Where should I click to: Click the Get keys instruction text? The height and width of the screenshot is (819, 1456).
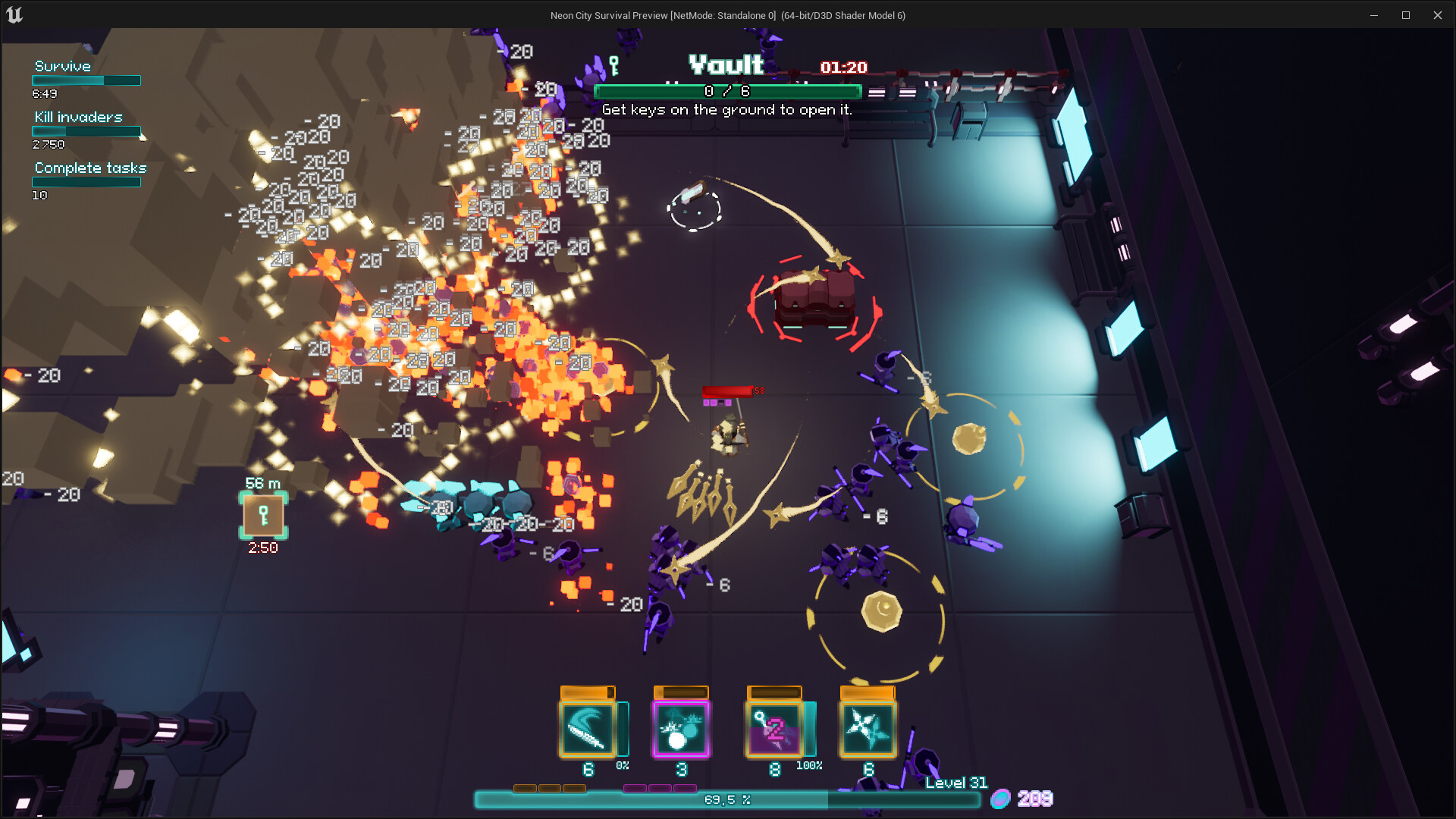pyautogui.click(x=727, y=109)
